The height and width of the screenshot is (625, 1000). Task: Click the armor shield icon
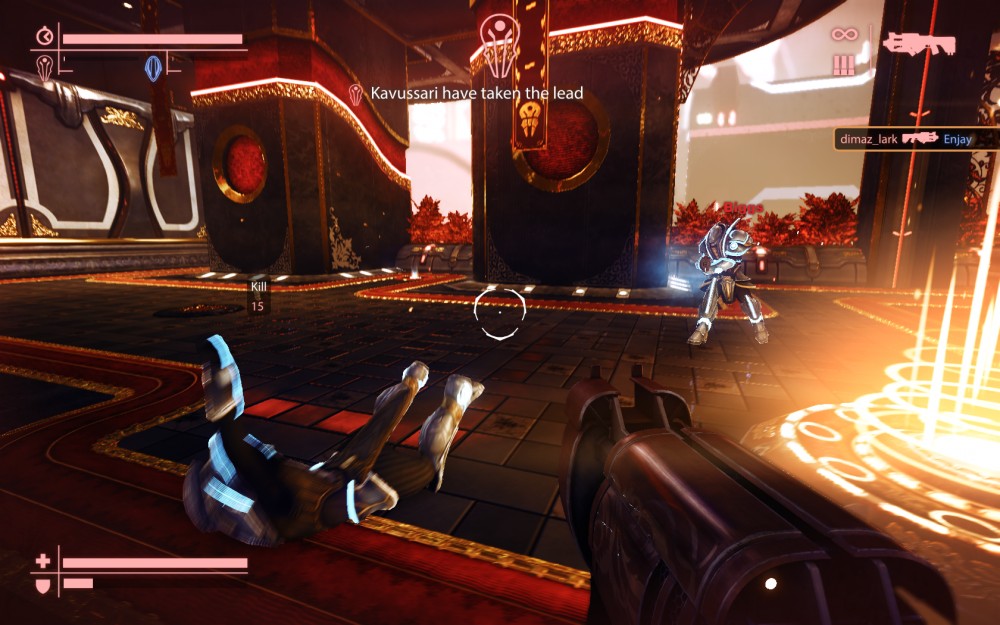tap(42, 583)
